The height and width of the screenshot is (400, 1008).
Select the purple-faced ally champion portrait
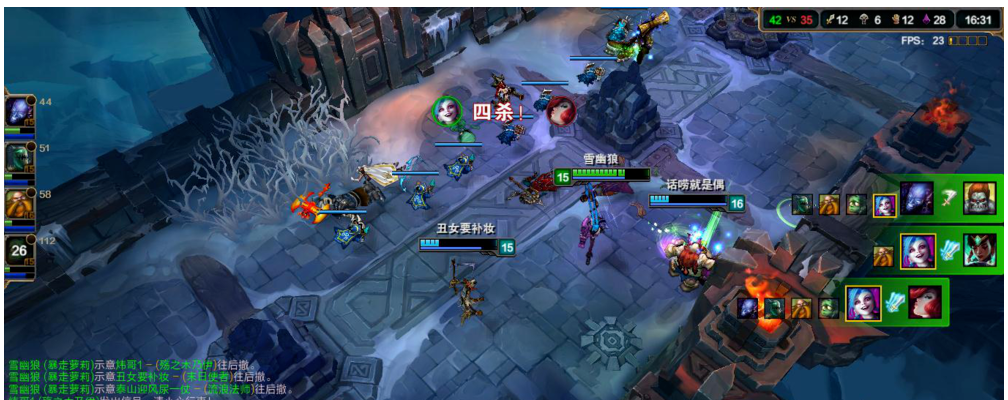(20, 110)
